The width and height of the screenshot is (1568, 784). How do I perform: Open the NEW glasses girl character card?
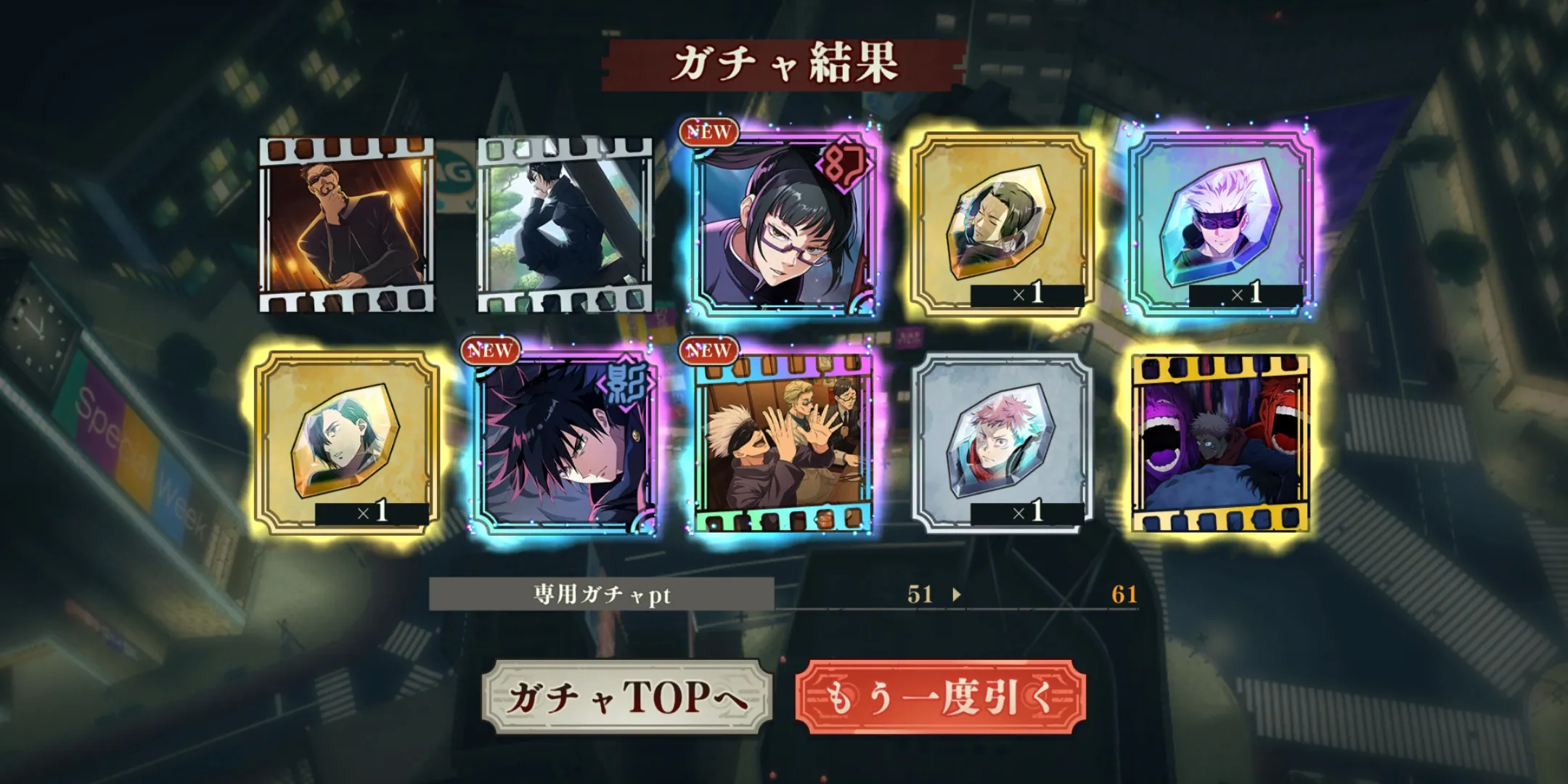(x=783, y=225)
